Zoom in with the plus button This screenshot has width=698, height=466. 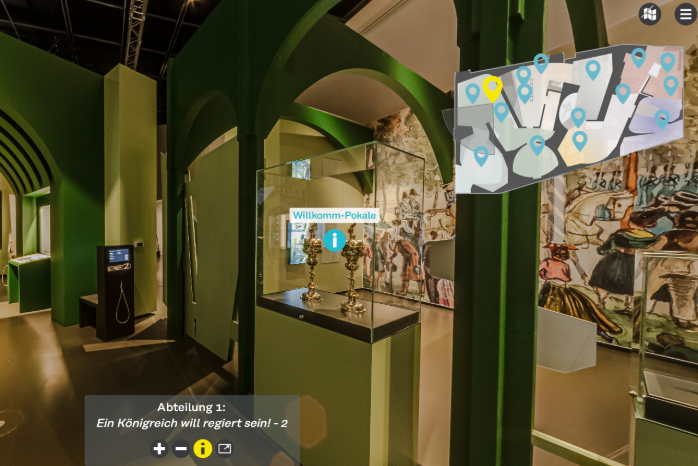coord(159,449)
